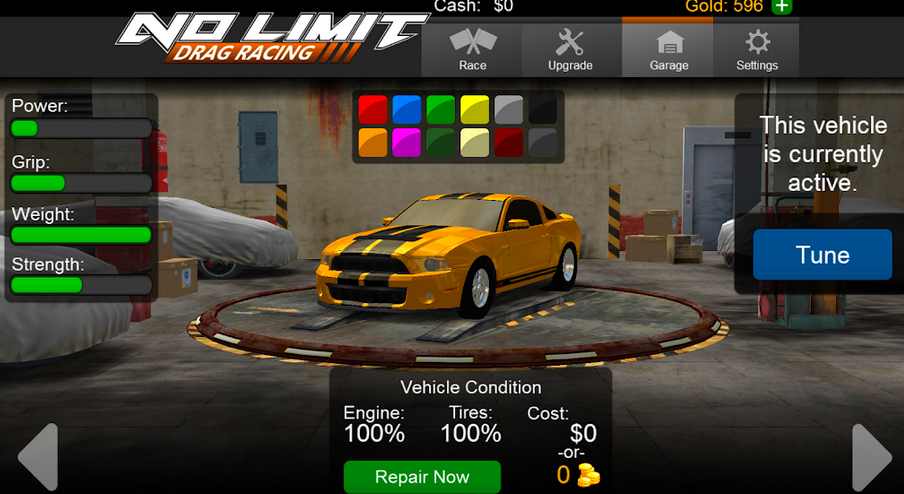Show the previous vehicle with left arrow
The height and width of the screenshot is (494, 904).
pos(38,456)
